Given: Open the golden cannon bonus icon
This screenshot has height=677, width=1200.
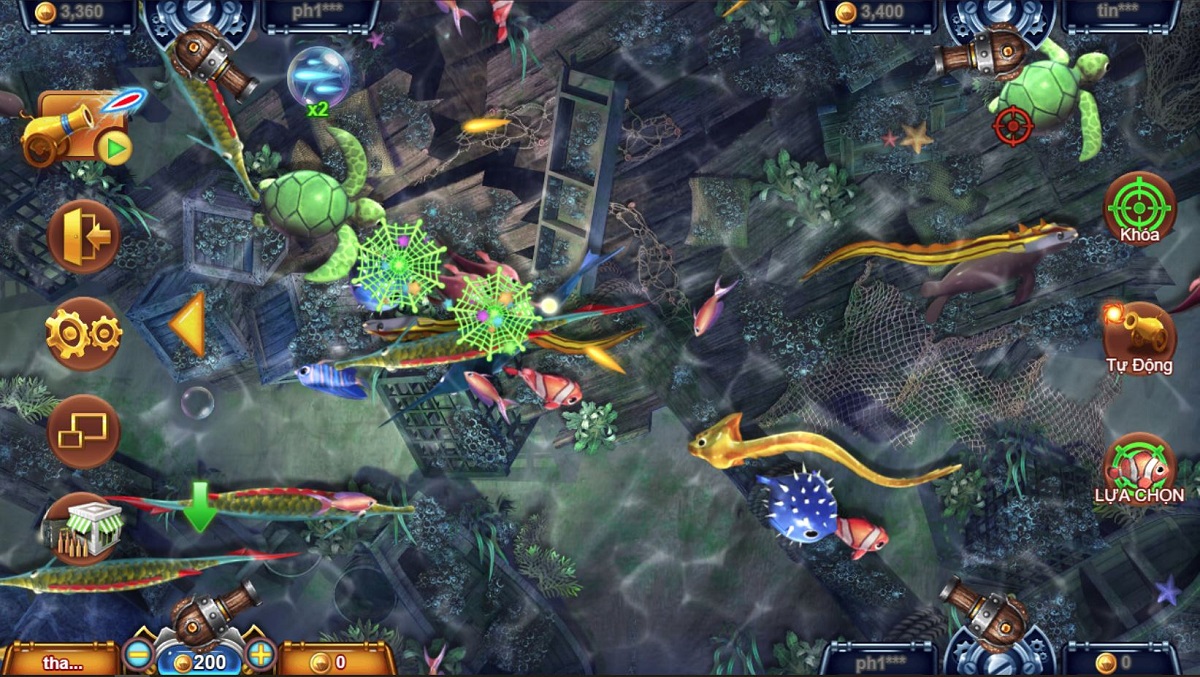Looking at the screenshot, I should click(x=78, y=130).
